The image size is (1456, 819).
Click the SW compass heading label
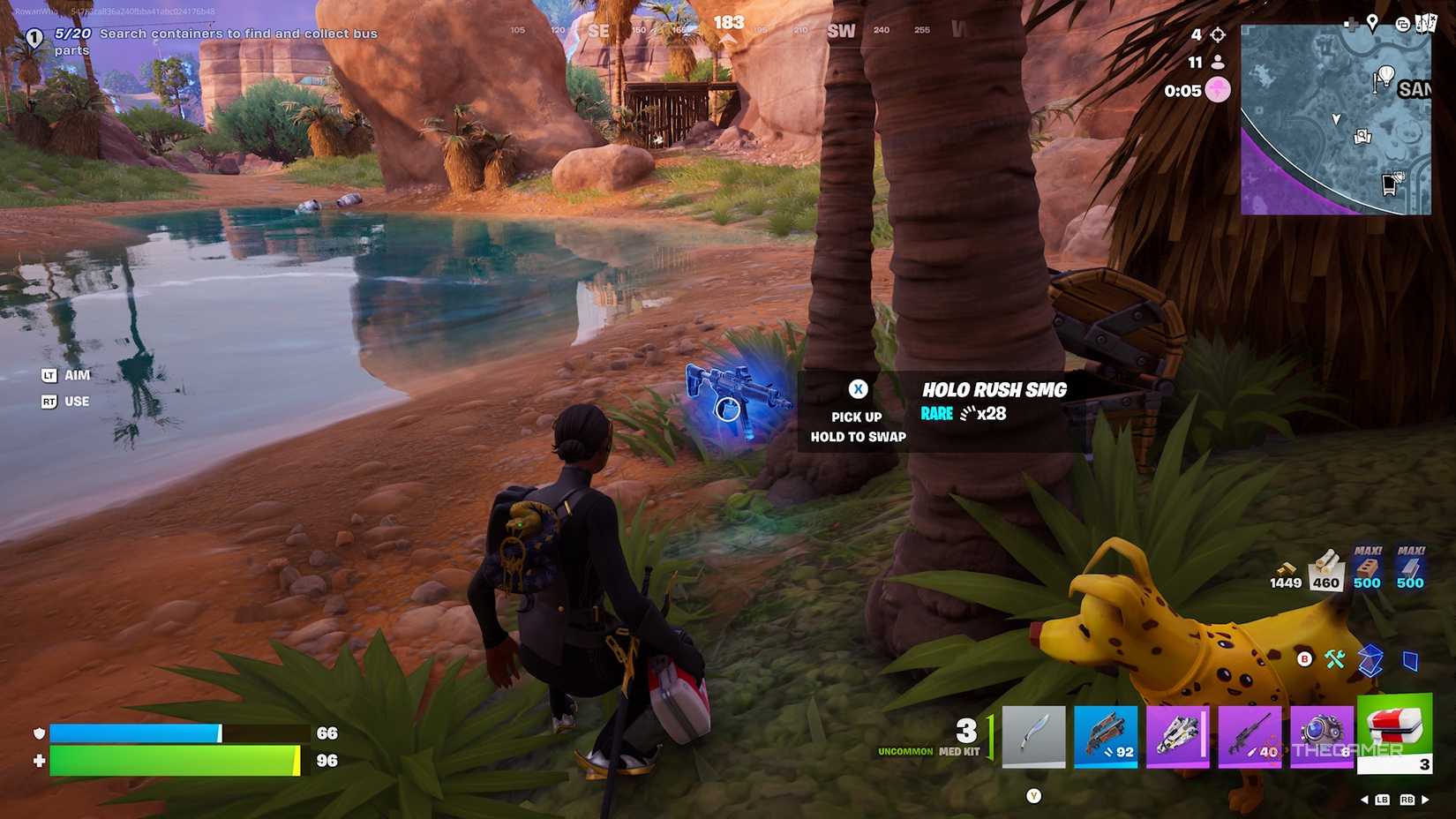(841, 30)
